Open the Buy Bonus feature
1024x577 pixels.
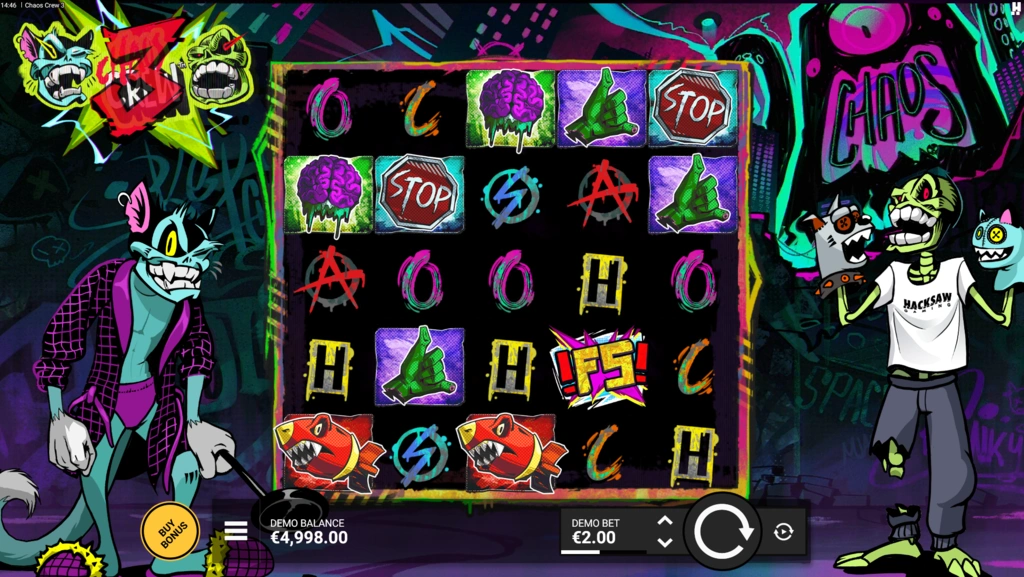pos(170,529)
